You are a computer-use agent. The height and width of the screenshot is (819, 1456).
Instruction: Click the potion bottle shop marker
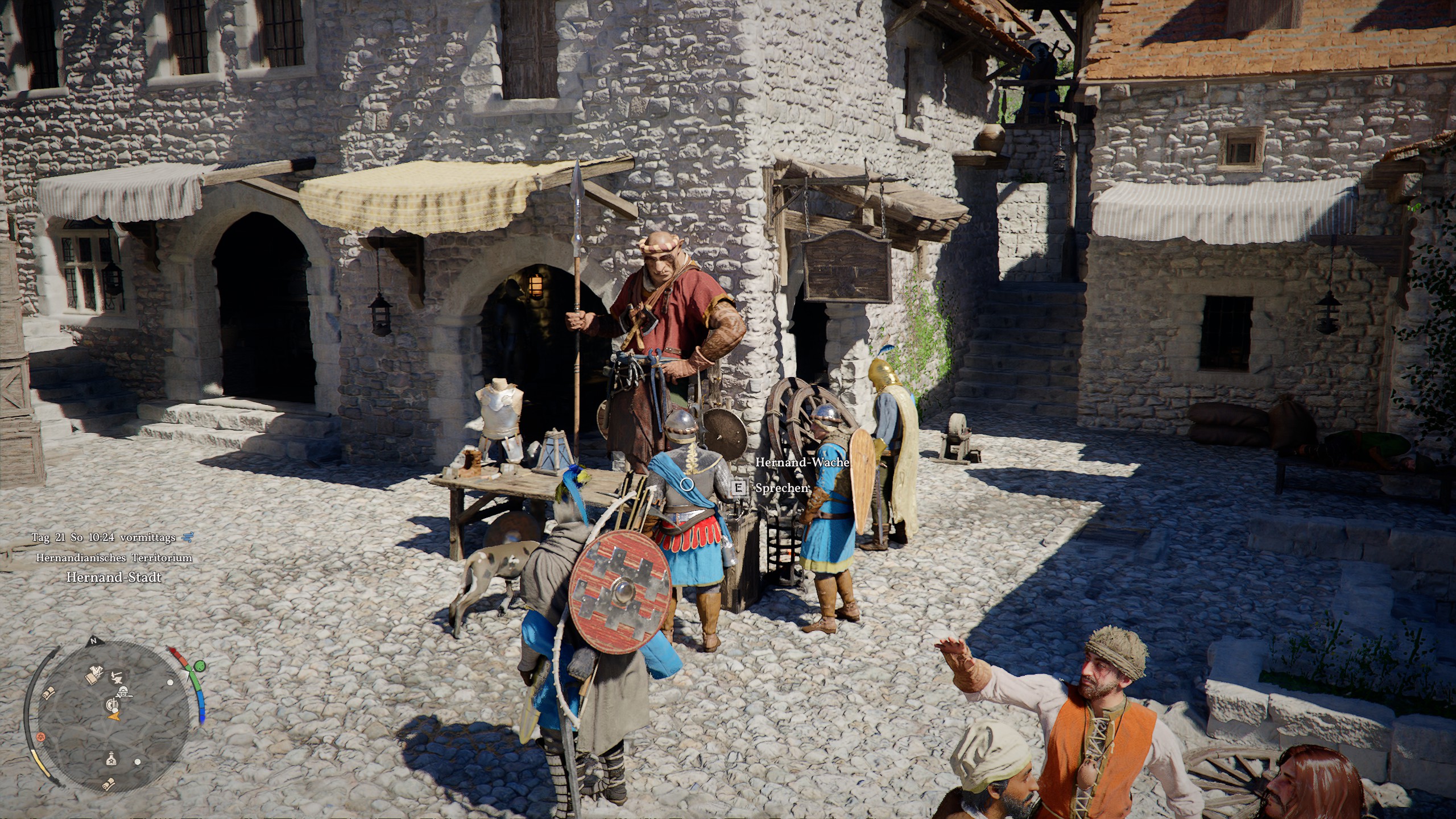pos(111,759)
